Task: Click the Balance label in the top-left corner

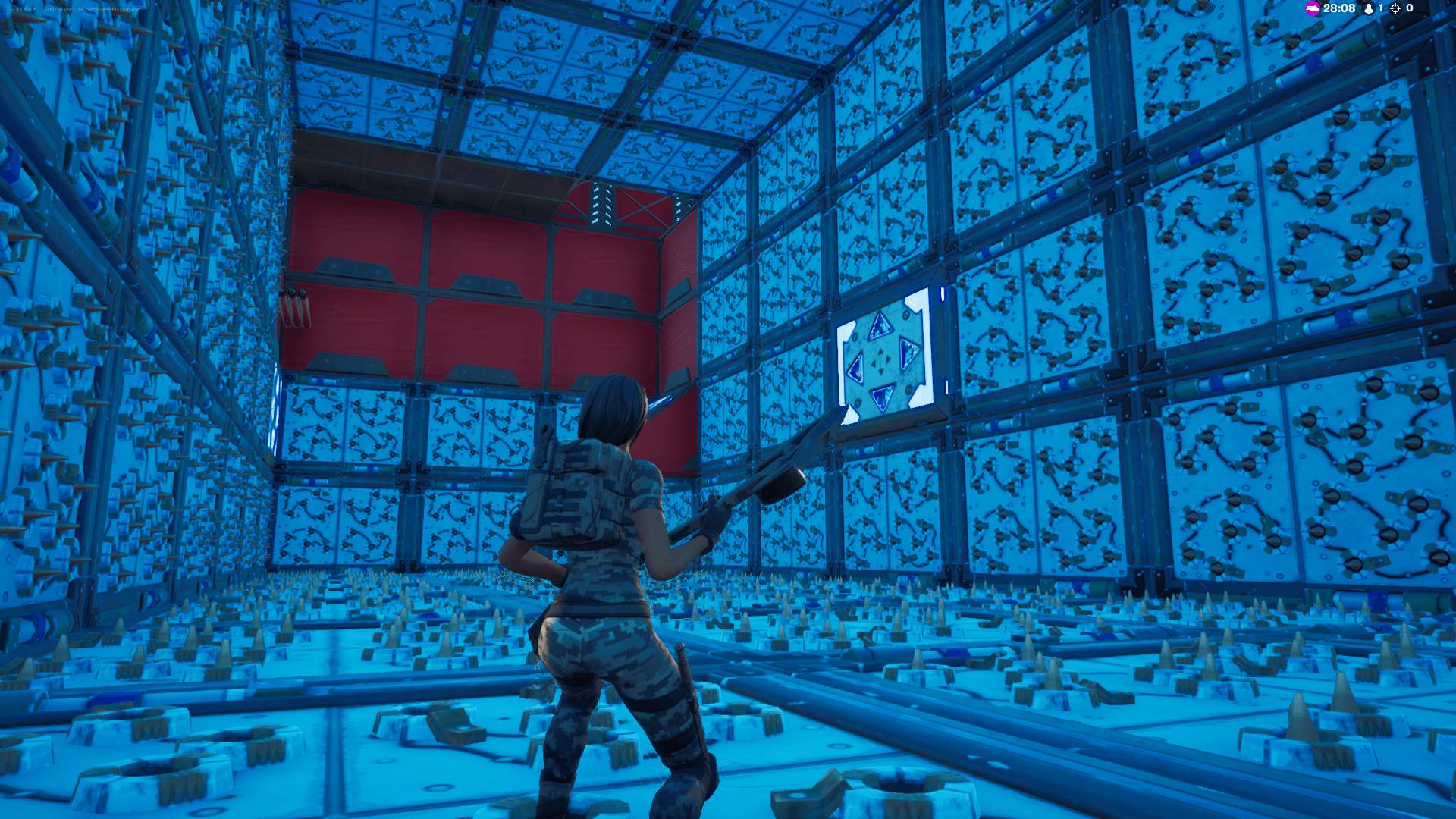Action: 23,9
